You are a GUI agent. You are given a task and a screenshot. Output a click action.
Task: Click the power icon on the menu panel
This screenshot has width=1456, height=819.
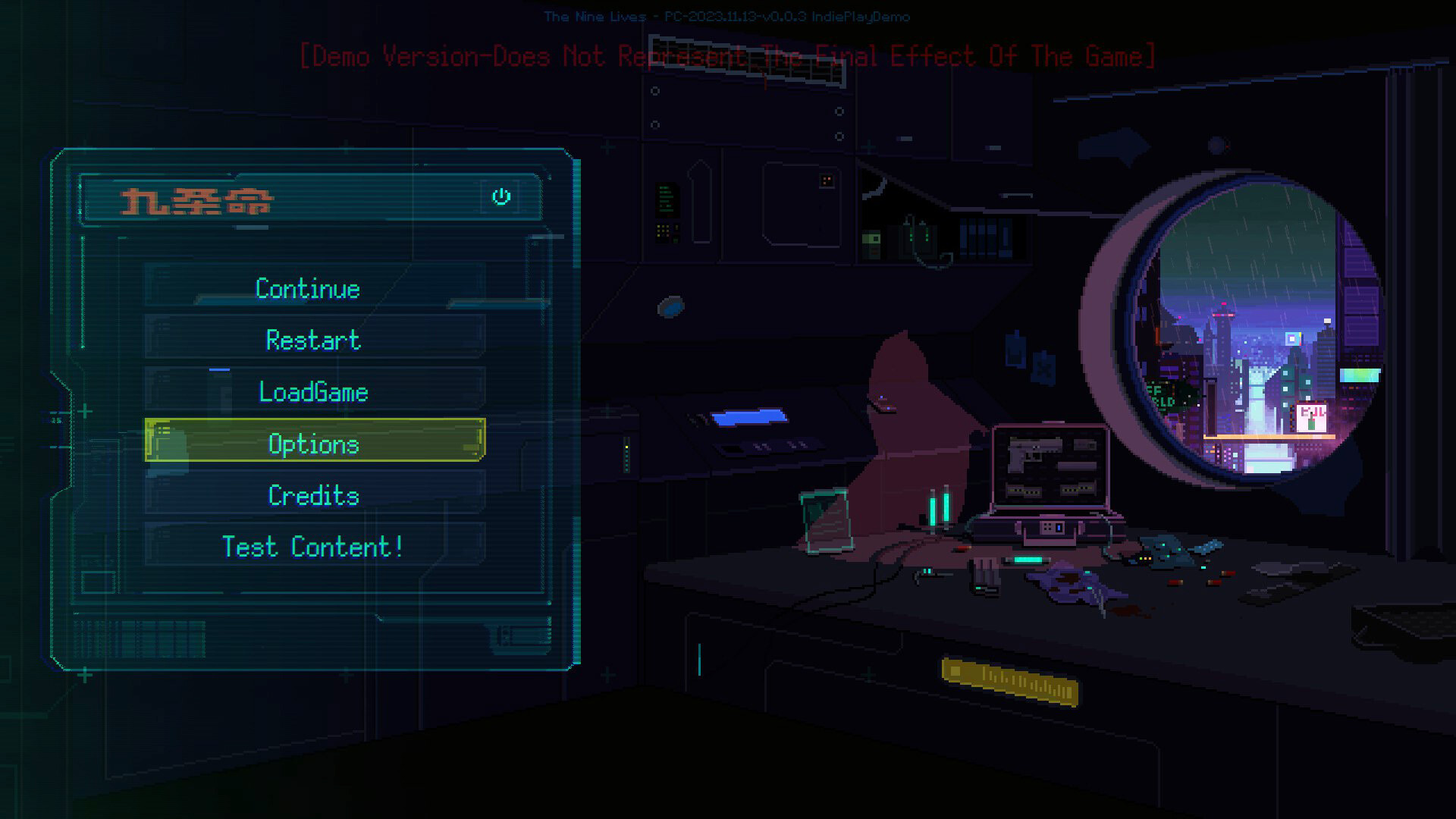point(500,196)
